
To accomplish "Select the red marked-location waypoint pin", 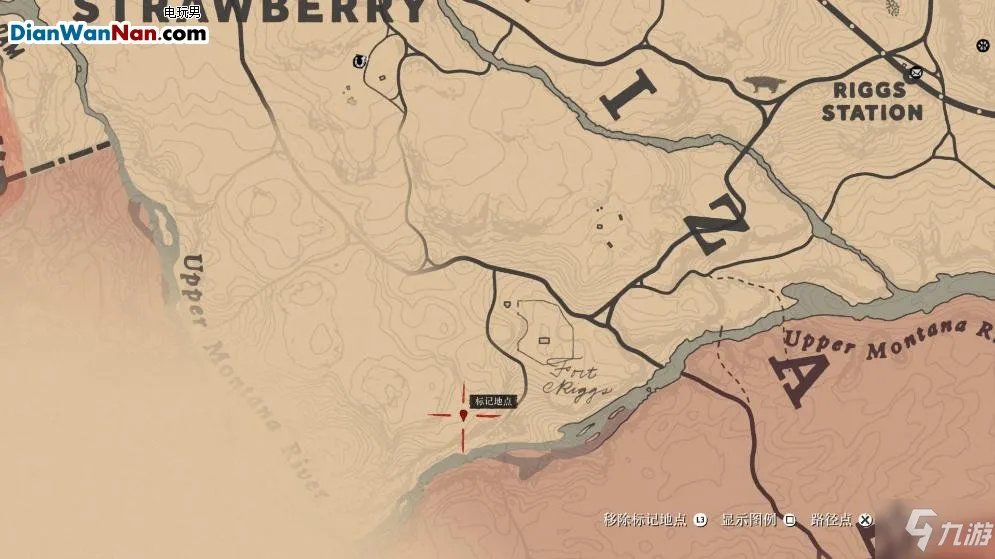I will [x=464, y=415].
